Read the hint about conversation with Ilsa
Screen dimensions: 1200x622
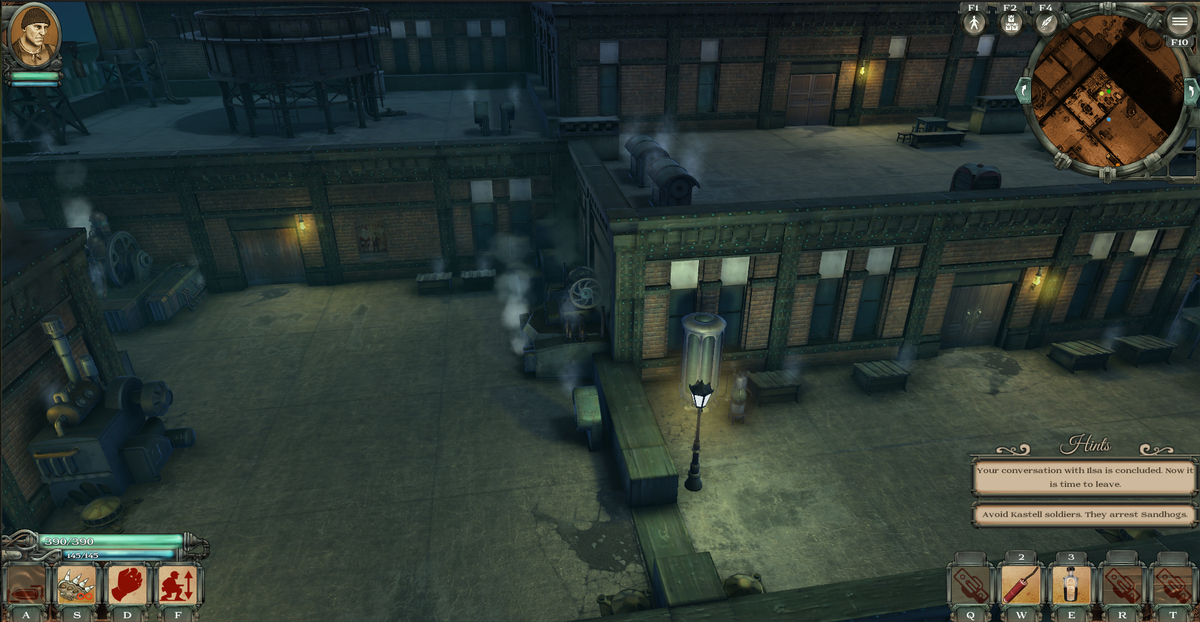[x=1084, y=477]
